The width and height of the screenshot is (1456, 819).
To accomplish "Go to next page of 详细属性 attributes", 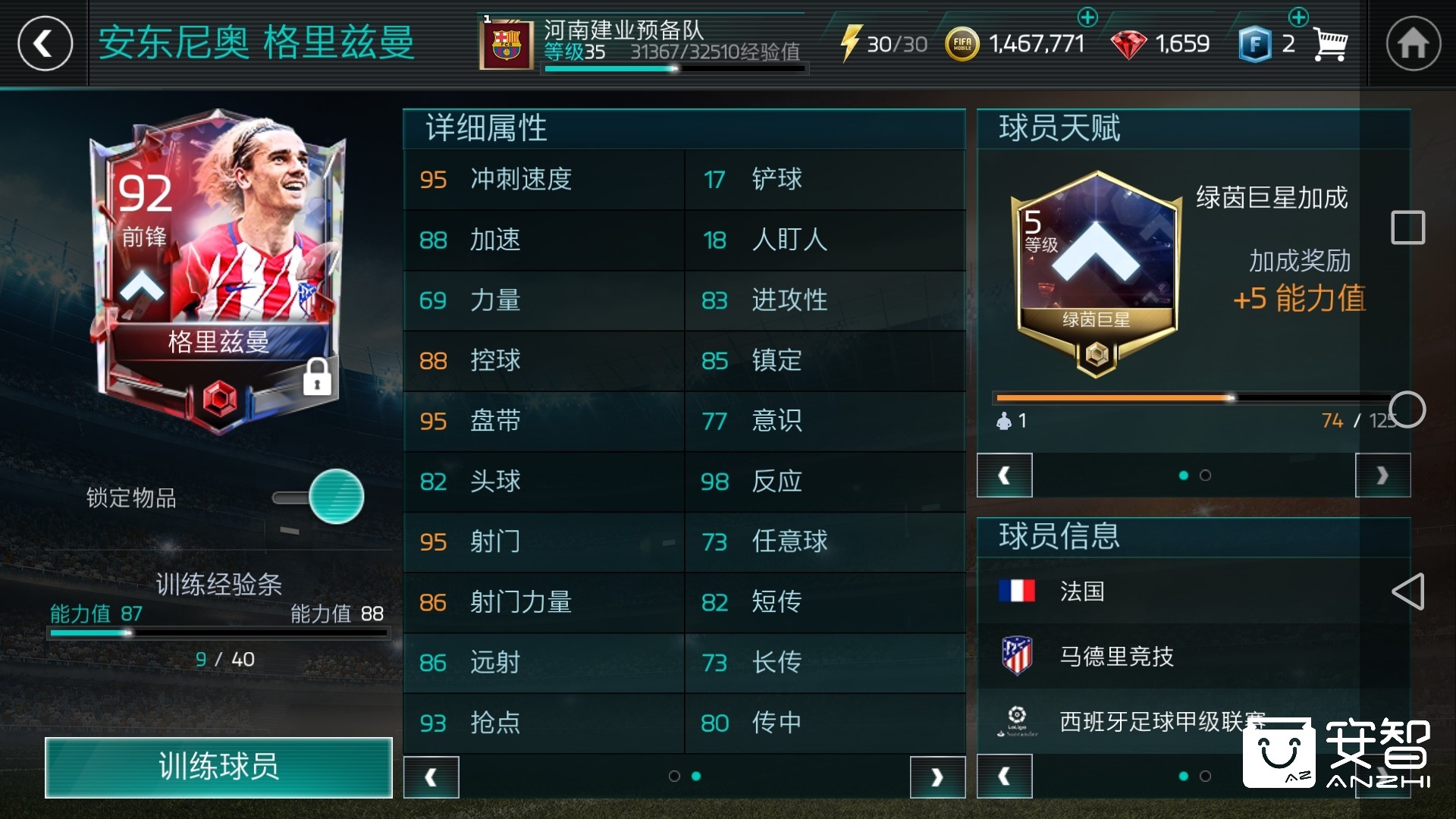I will coord(938,777).
